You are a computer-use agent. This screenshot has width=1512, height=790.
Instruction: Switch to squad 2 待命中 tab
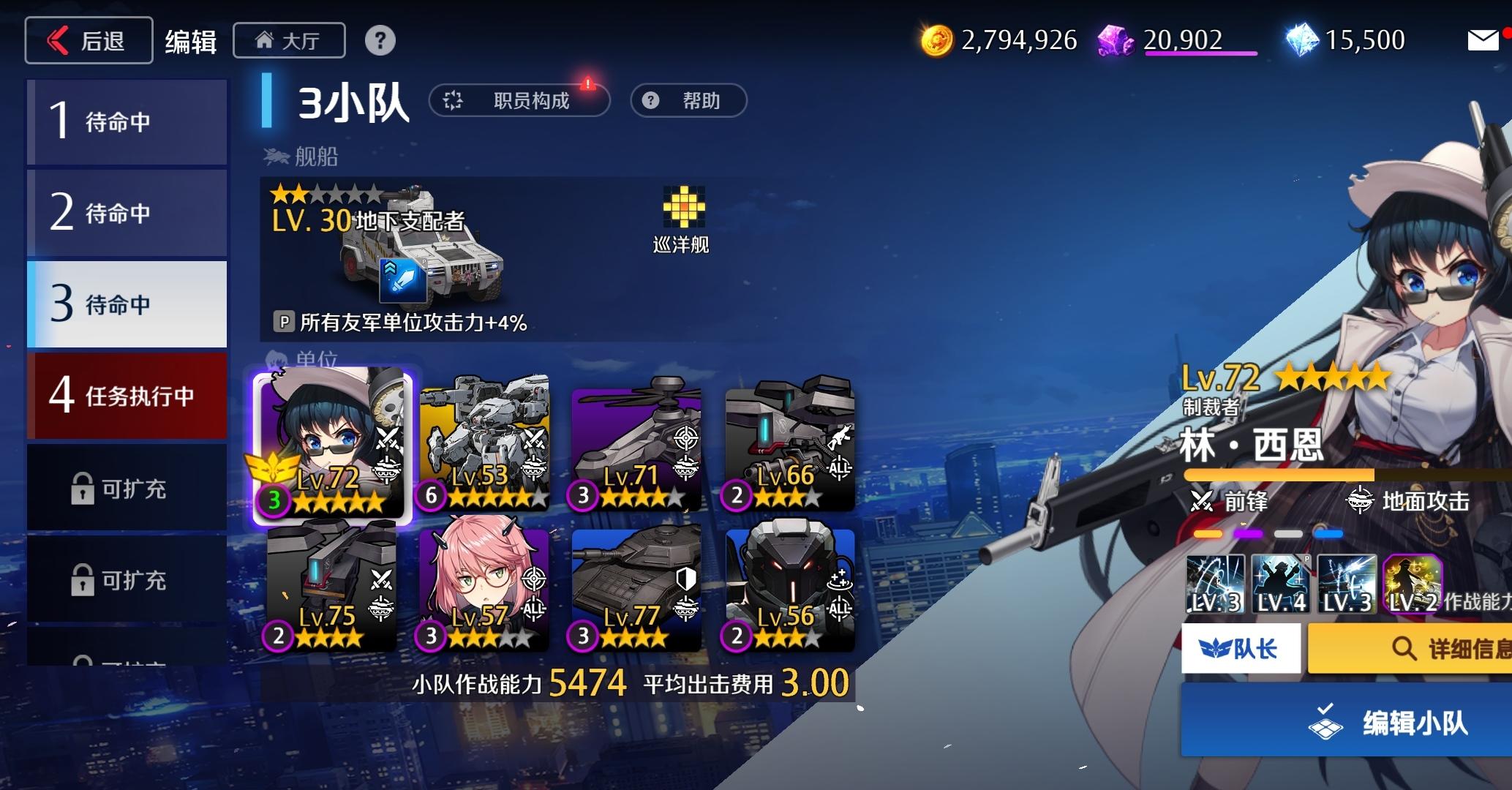(x=127, y=212)
